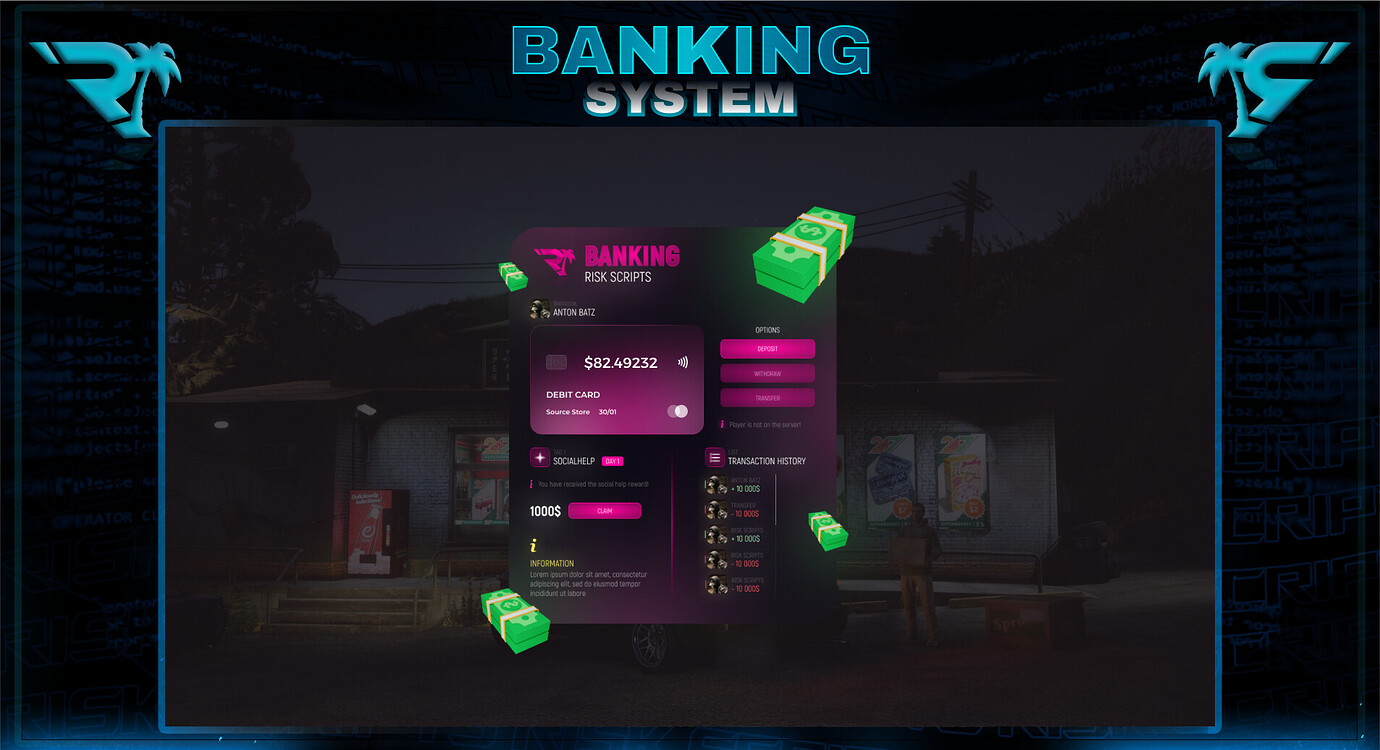Claim the 1000$ social help reward
Image resolution: width=1380 pixels, height=750 pixels.
pyautogui.click(x=605, y=511)
